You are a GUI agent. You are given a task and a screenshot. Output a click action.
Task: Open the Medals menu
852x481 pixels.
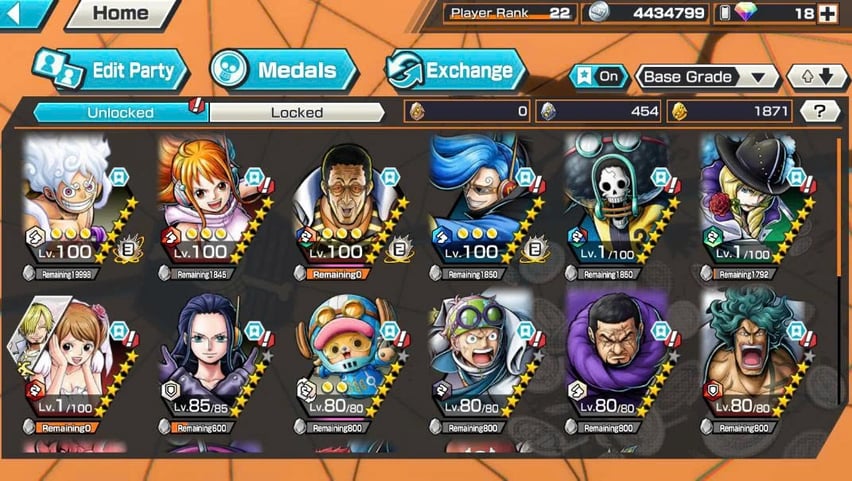point(284,71)
